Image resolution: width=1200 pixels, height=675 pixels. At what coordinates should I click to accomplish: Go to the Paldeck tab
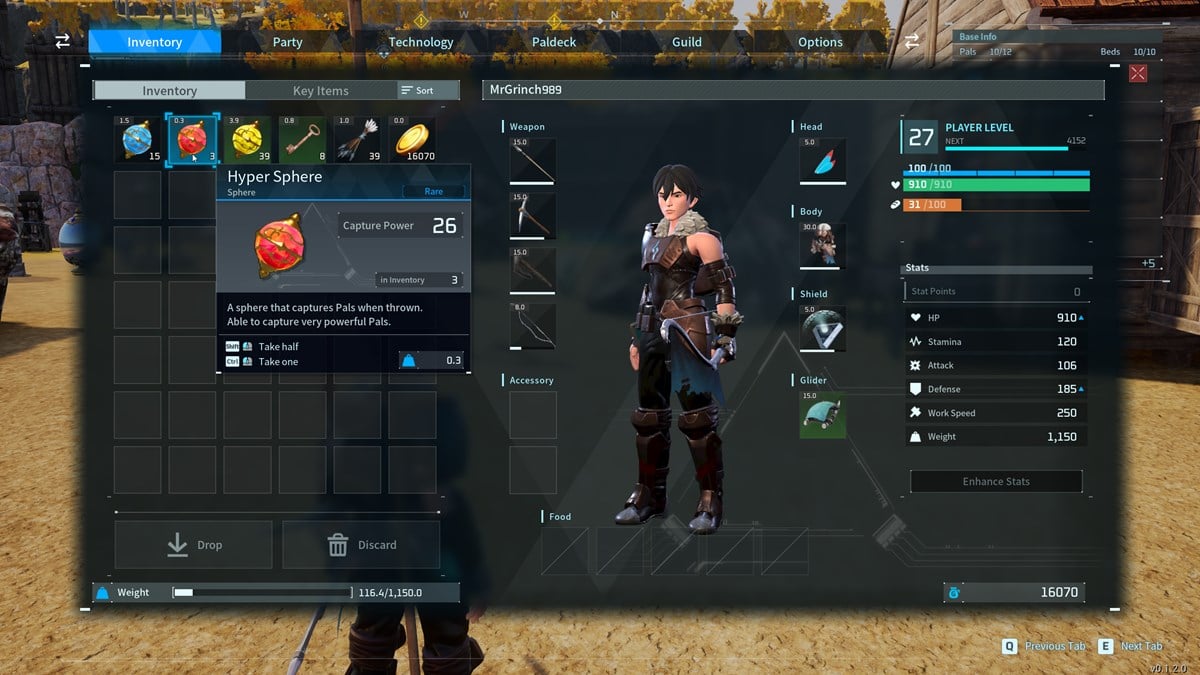point(553,42)
